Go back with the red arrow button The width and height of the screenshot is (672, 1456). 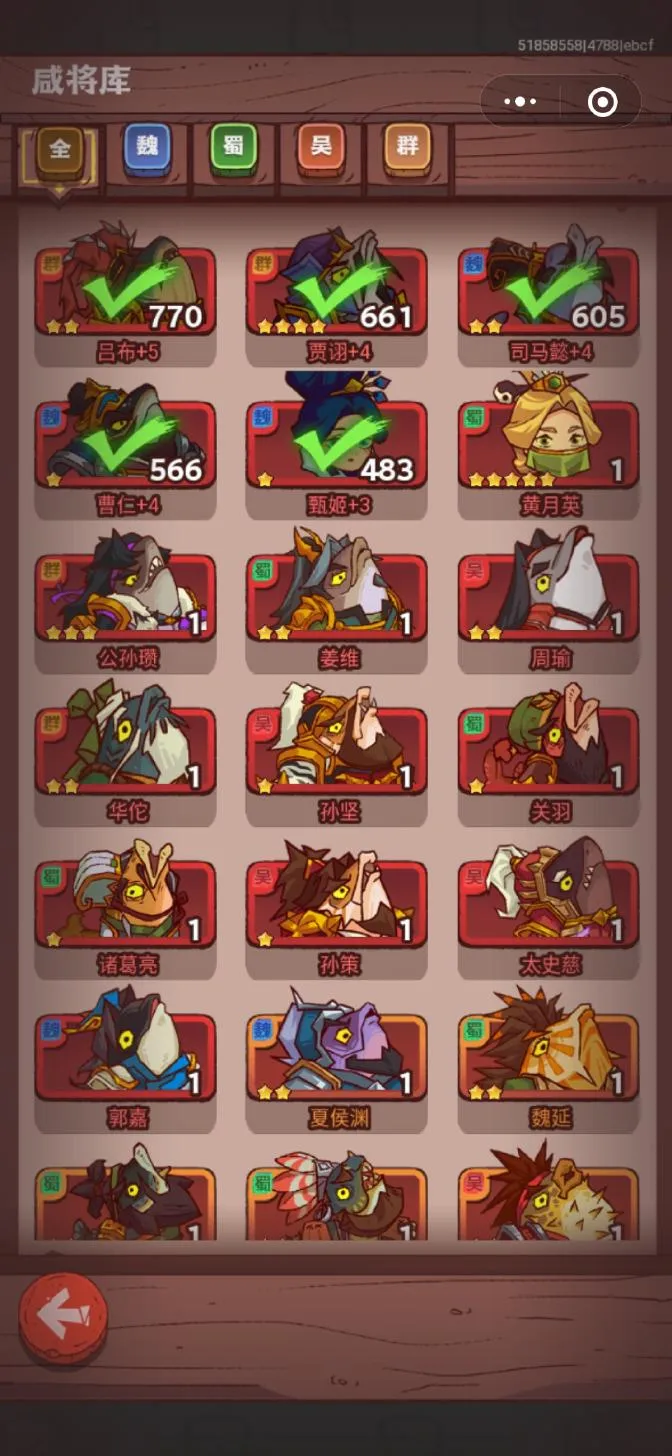(63, 1317)
